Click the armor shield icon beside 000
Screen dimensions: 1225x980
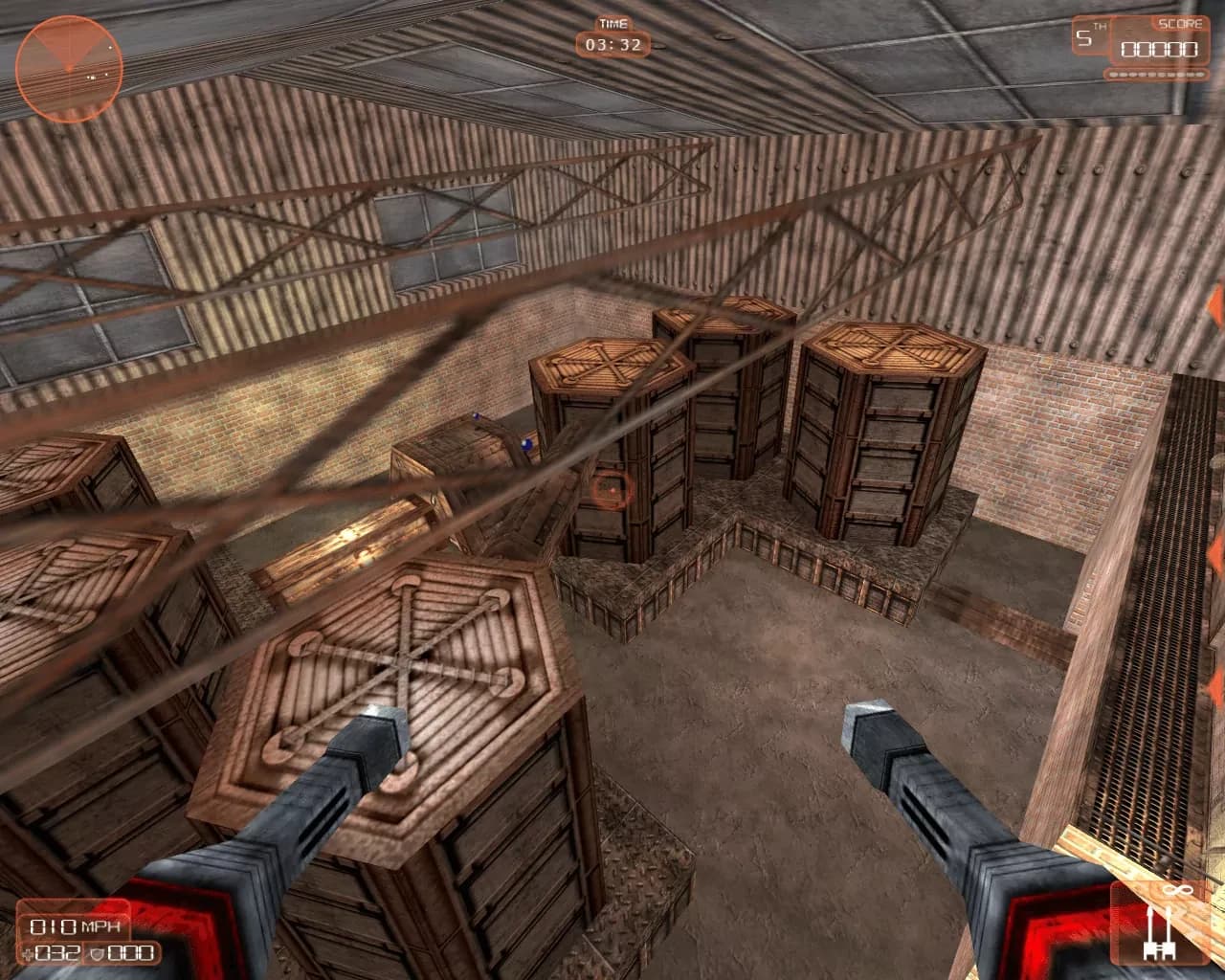point(99,953)
